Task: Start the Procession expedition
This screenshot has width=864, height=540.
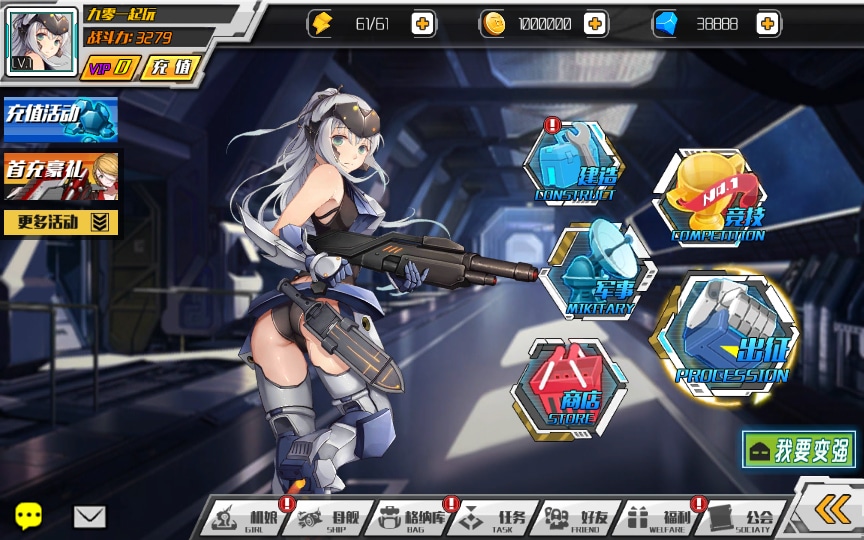Action: (730, 334)
